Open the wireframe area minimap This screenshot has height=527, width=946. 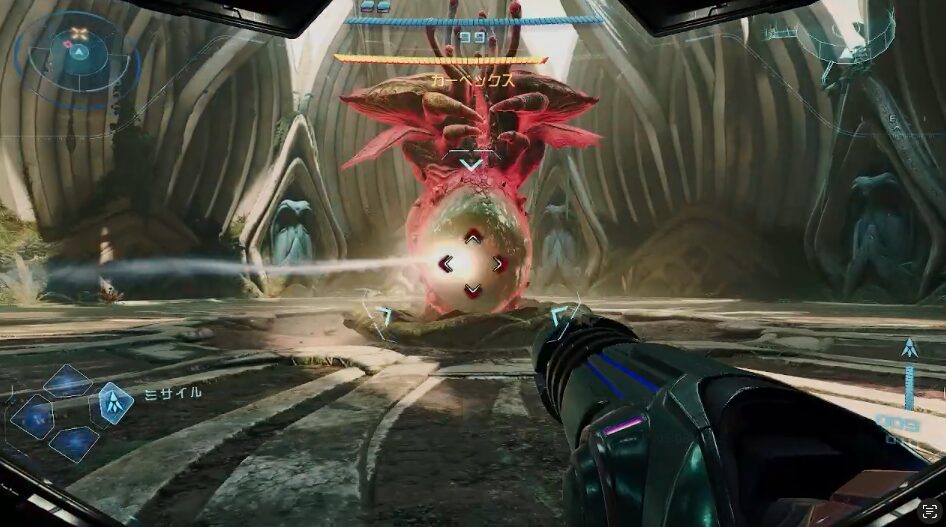pyautogui.click(x=848, y=42)
